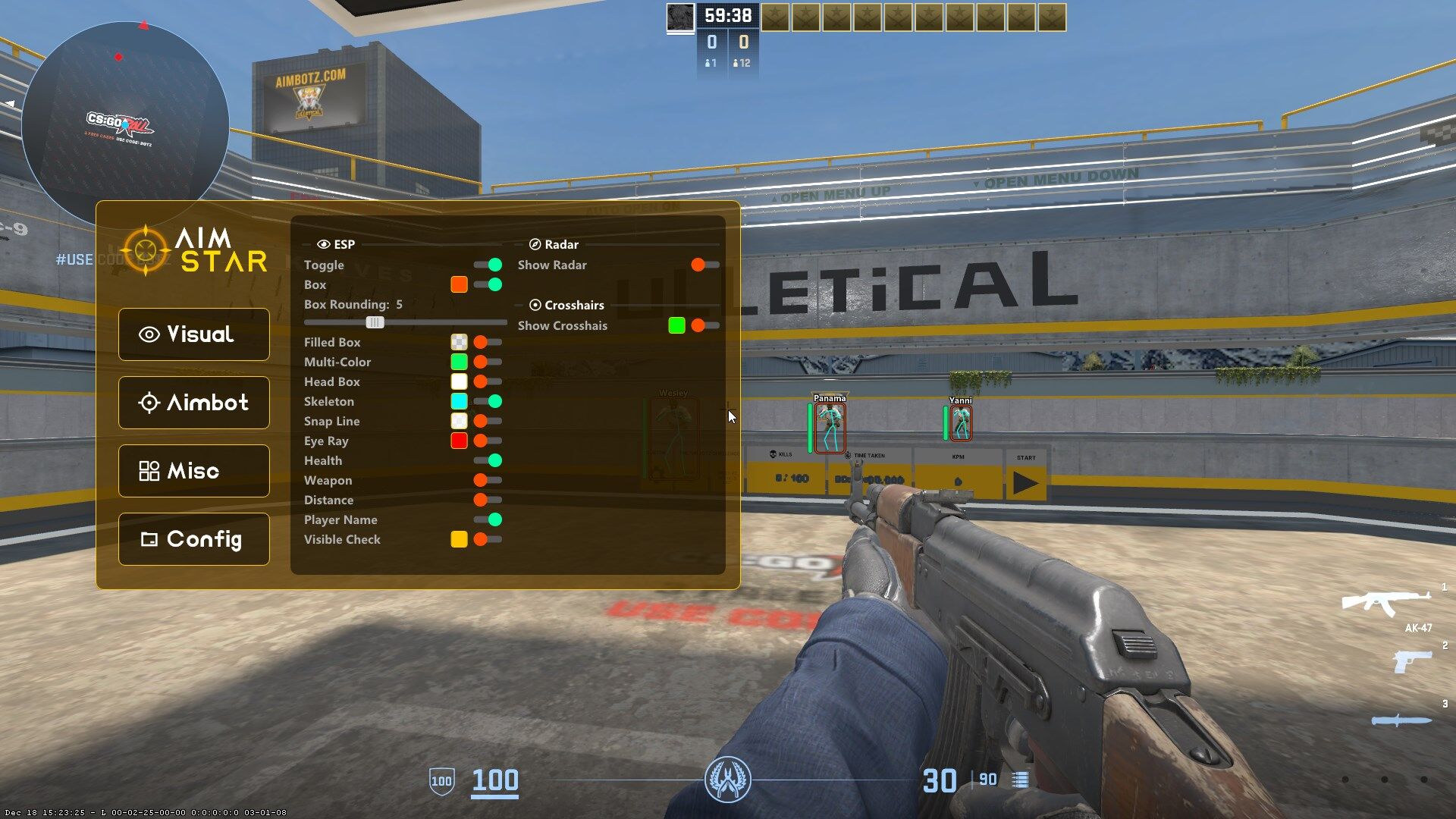This screenshot has width=1456, height=819.
Task: Open the Visual section
Action: tap(193, 334)
